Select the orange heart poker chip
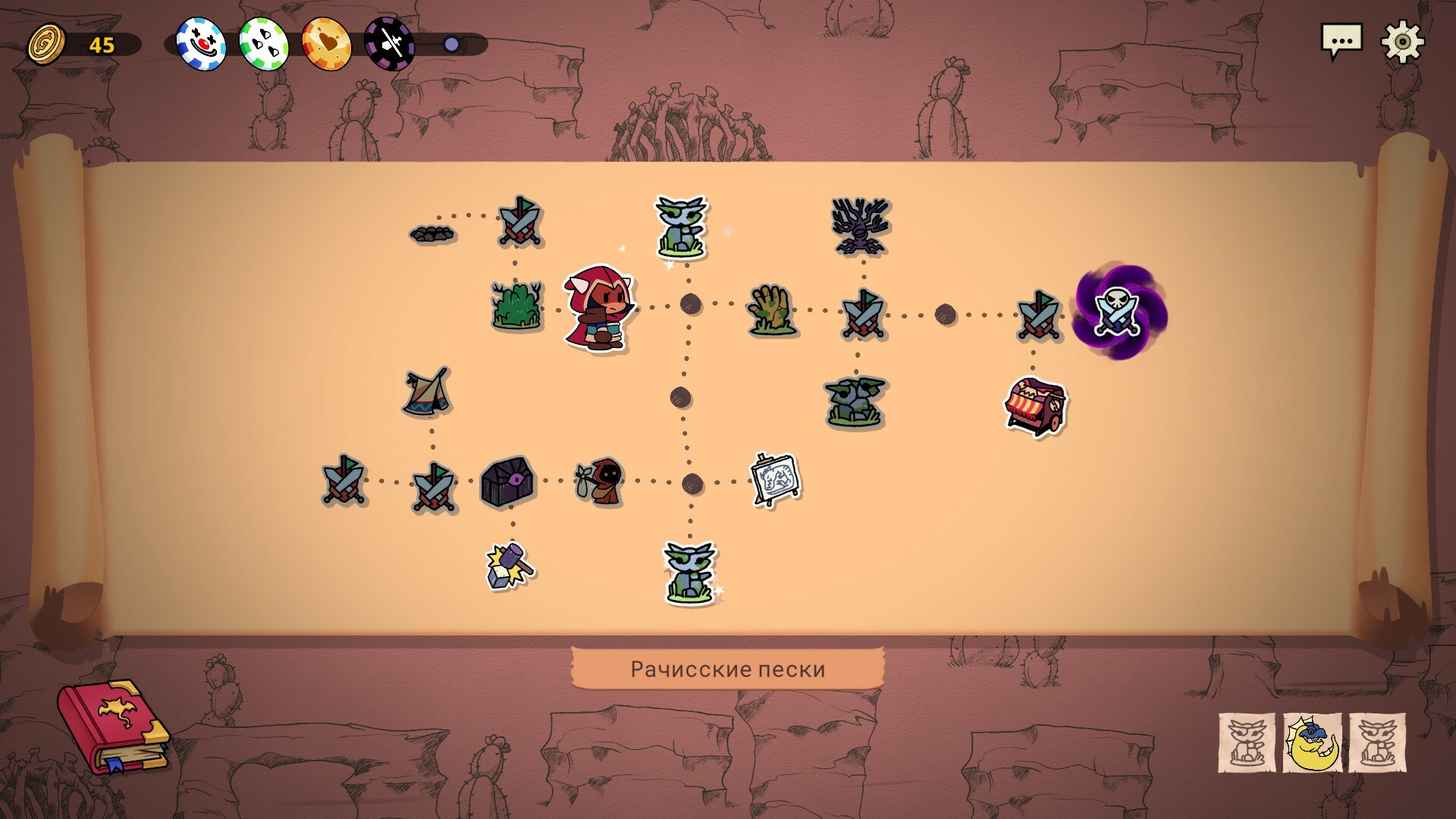The width and height of the screenshot is (1456, 819). [x=326, y=44]
